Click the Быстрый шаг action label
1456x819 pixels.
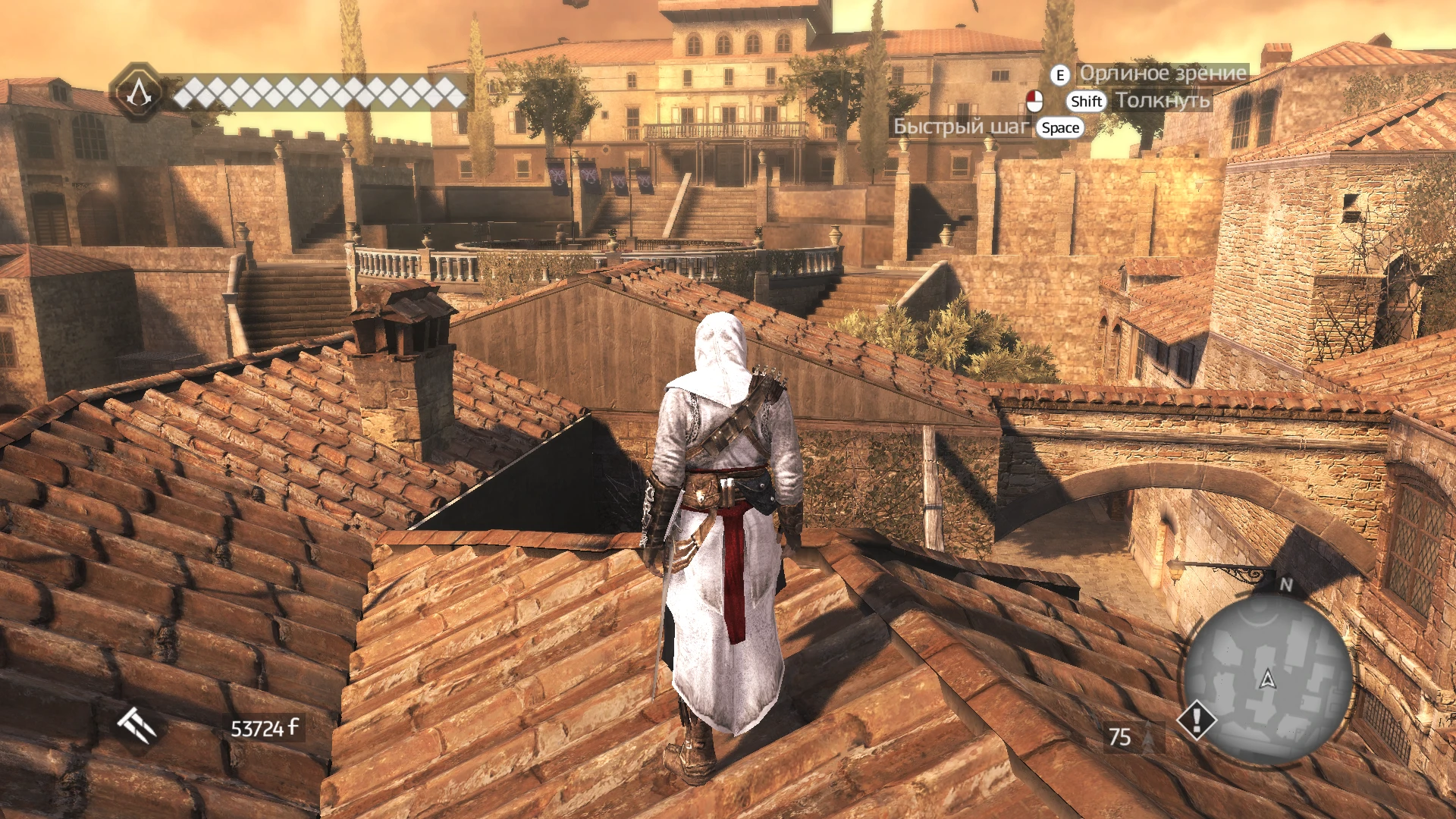[960, 127]
